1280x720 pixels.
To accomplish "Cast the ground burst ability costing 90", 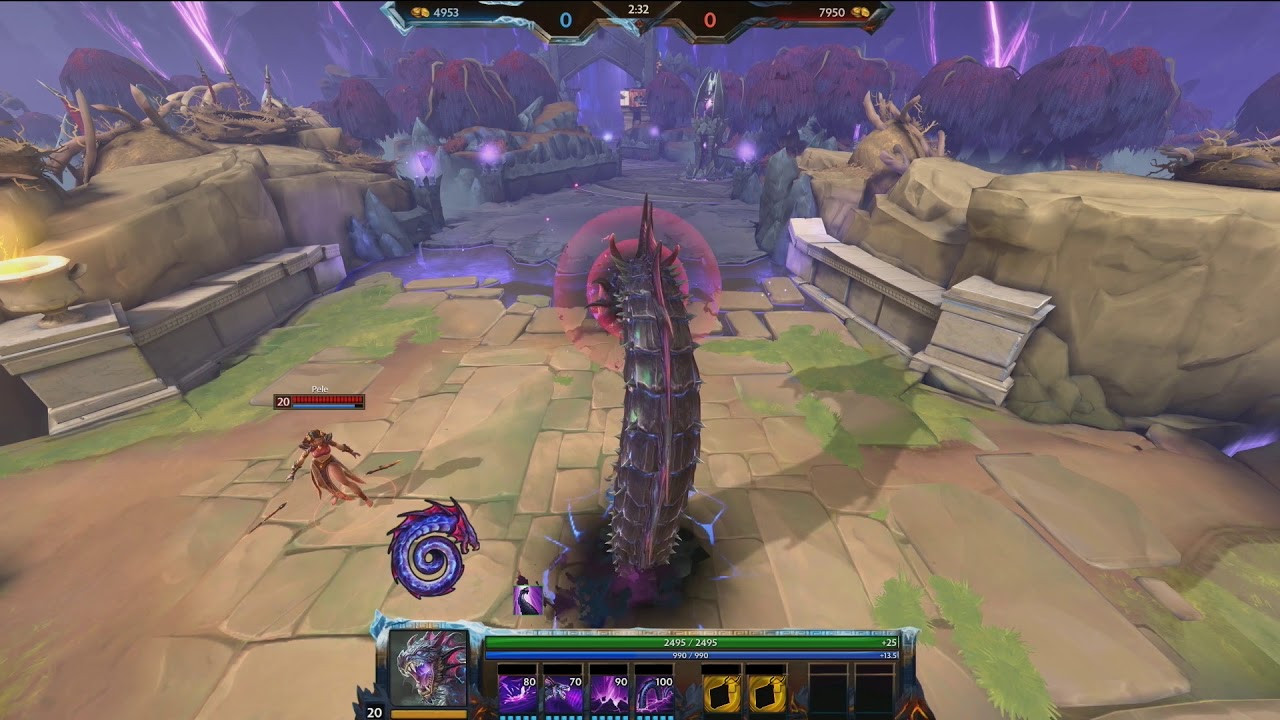I will pos(610,693).
